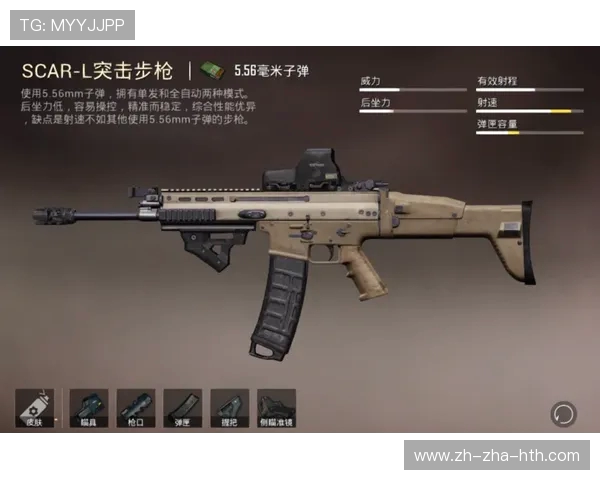Viewport: 600px width, 480px height.
Task: Open the grip (握把) attachment slot
Action: pos(229,408)
